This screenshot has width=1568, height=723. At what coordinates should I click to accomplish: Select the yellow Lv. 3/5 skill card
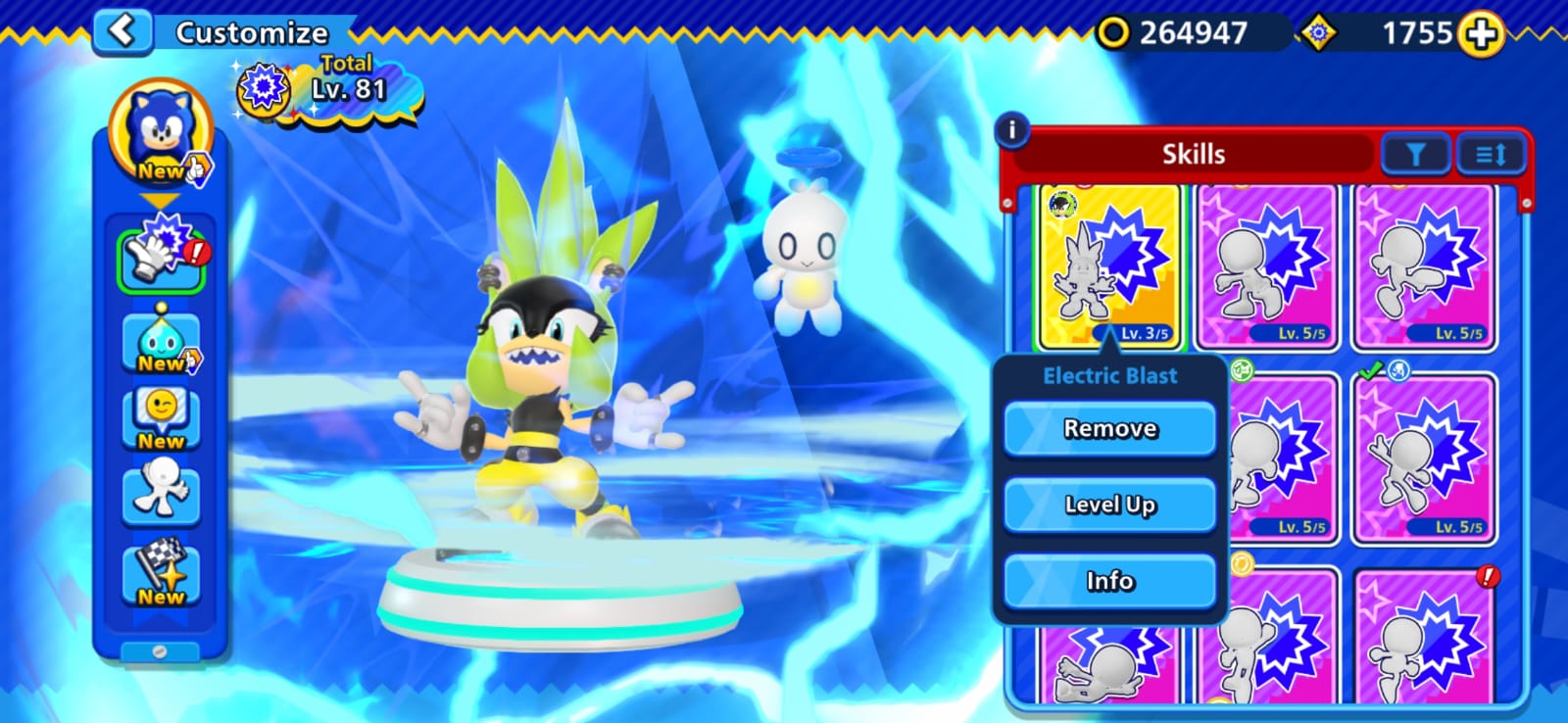point(1109,266)
